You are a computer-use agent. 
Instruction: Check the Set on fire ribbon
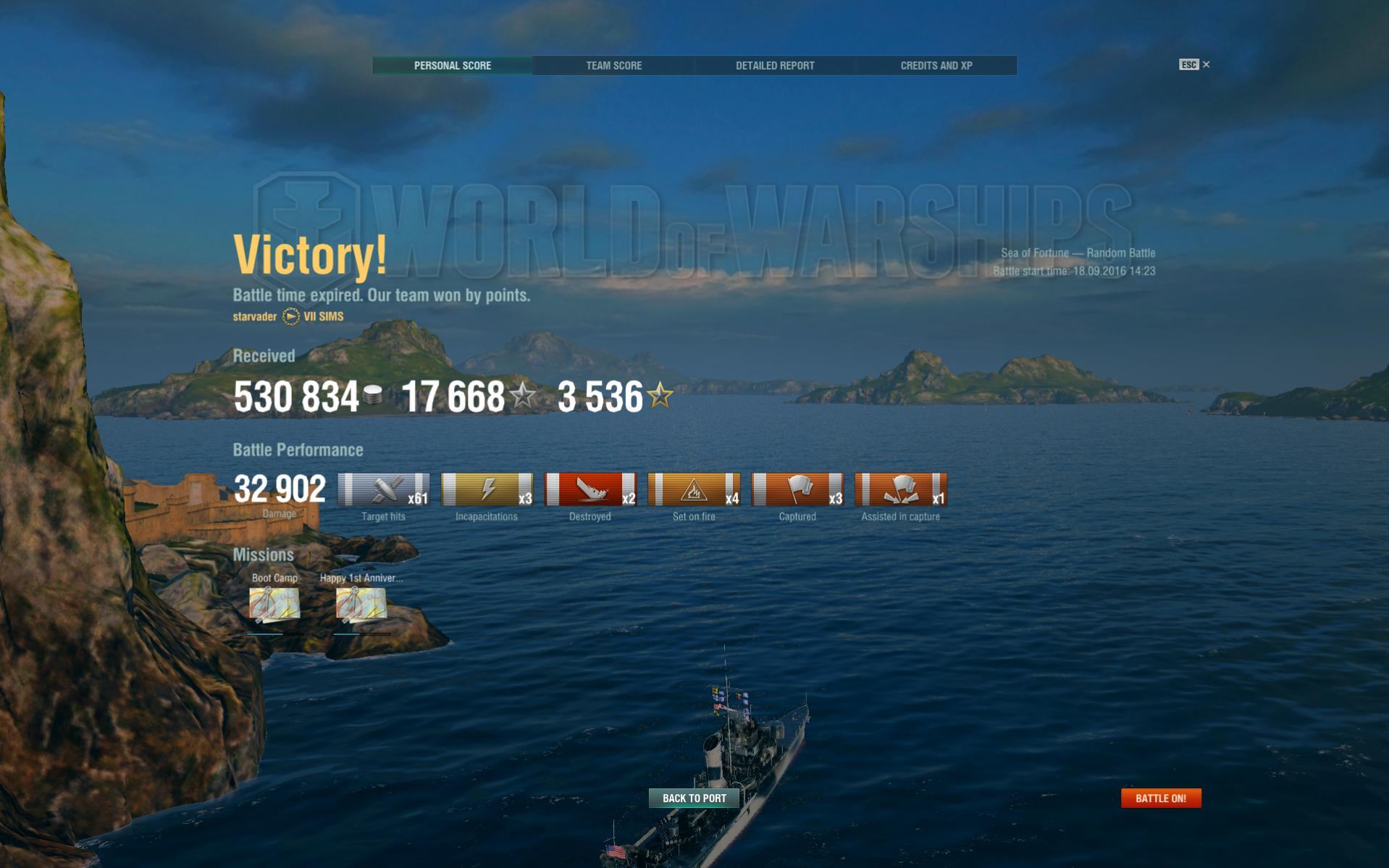694,489
